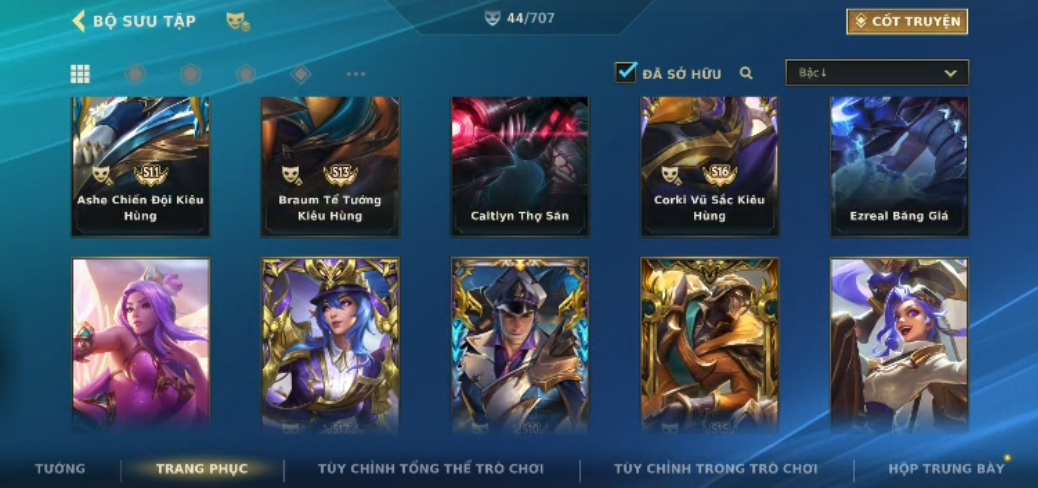Open the Cốt Truyện button

907,21
